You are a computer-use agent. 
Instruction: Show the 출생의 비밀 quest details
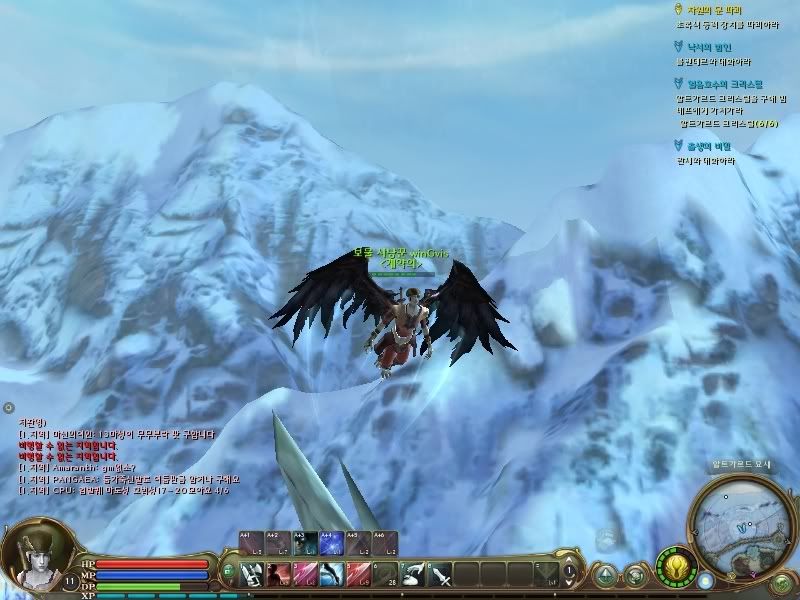[x=708, y=146]
